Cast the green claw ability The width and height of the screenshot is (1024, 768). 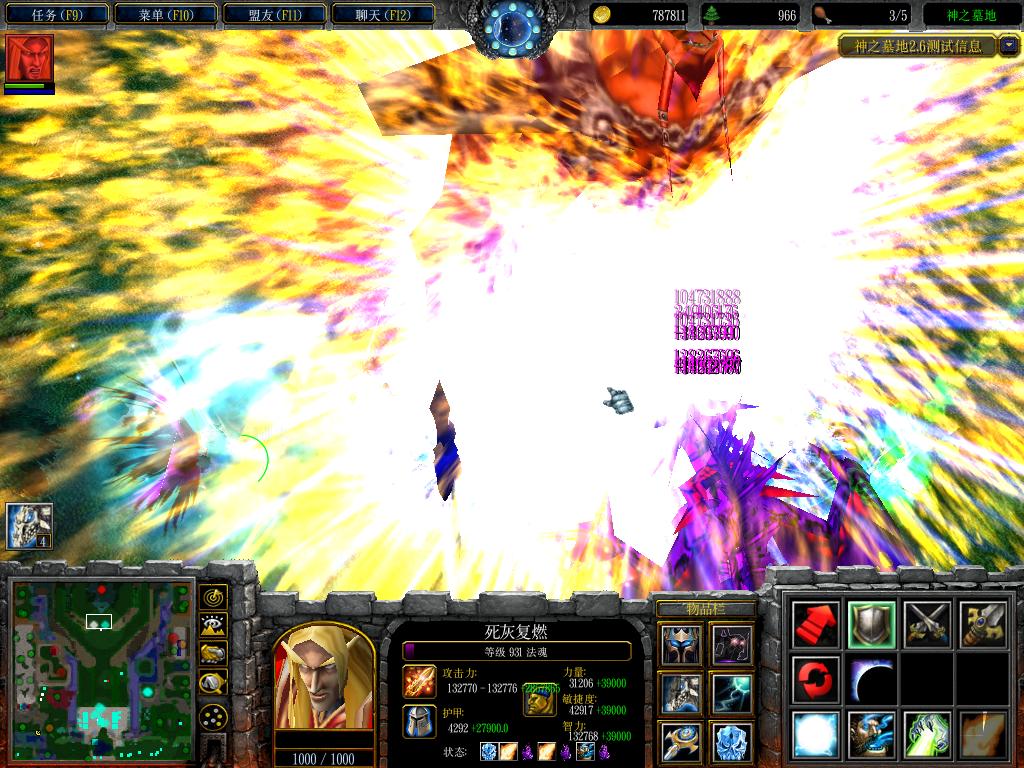[926, 735]
